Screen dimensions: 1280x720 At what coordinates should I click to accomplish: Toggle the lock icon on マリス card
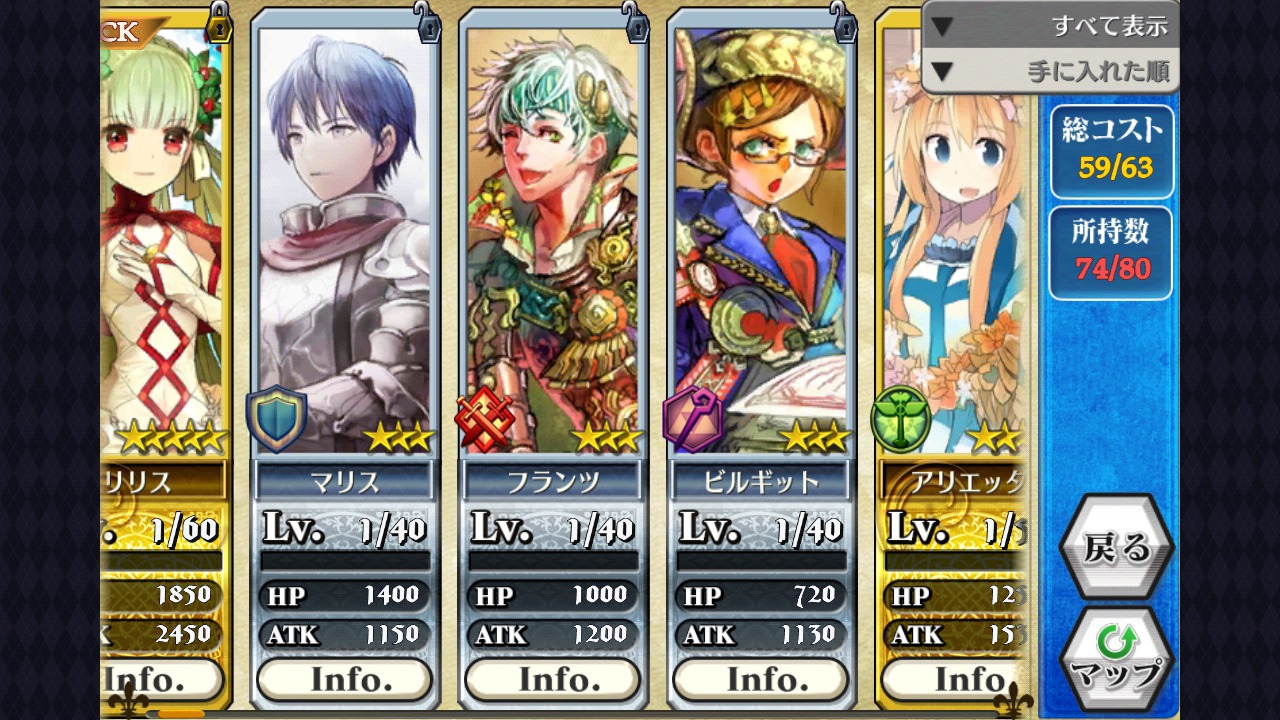428,22
